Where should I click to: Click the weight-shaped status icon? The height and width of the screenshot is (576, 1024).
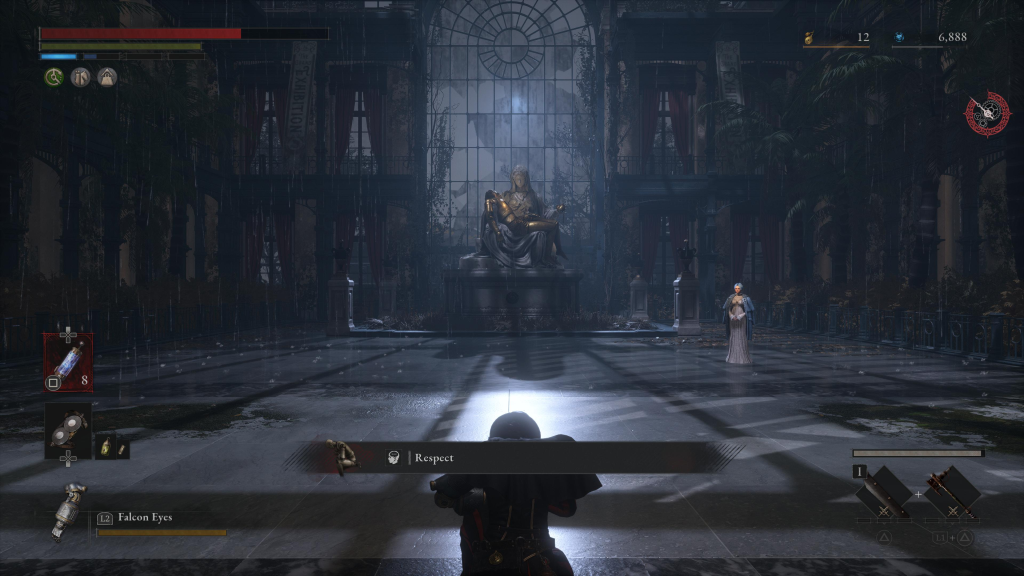(106, 77)
